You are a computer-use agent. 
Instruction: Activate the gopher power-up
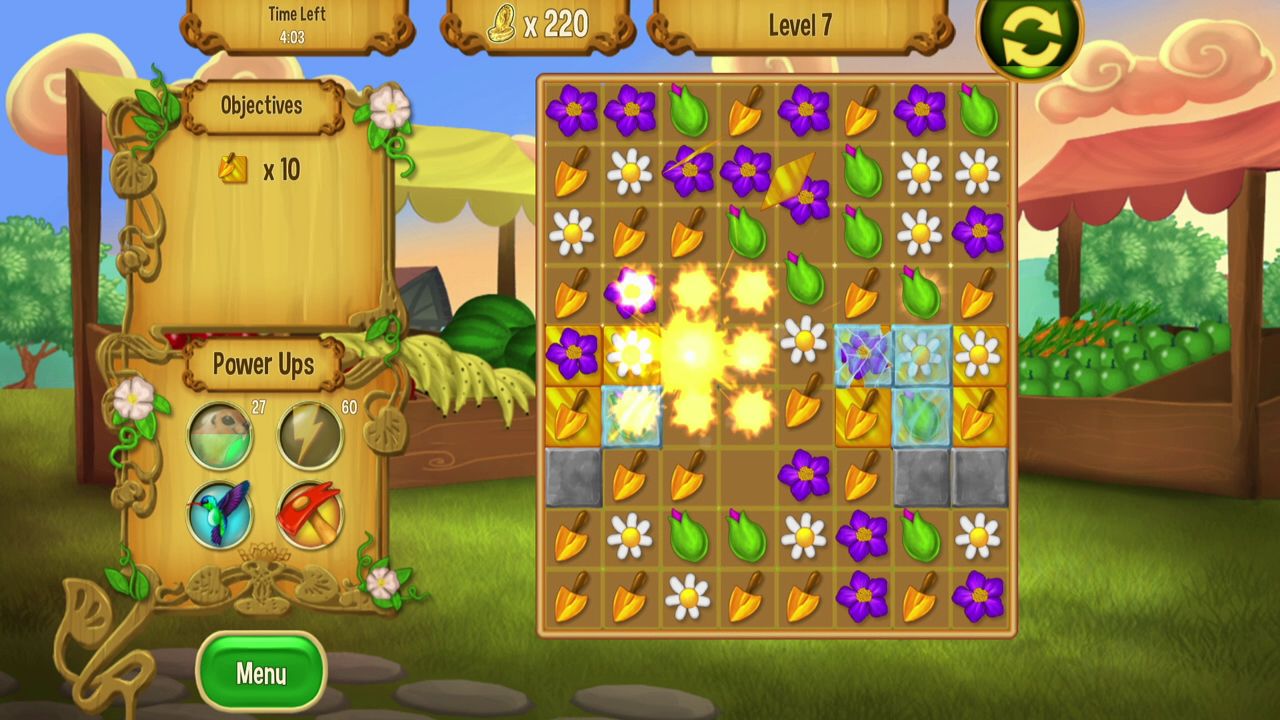coord(221,436)
